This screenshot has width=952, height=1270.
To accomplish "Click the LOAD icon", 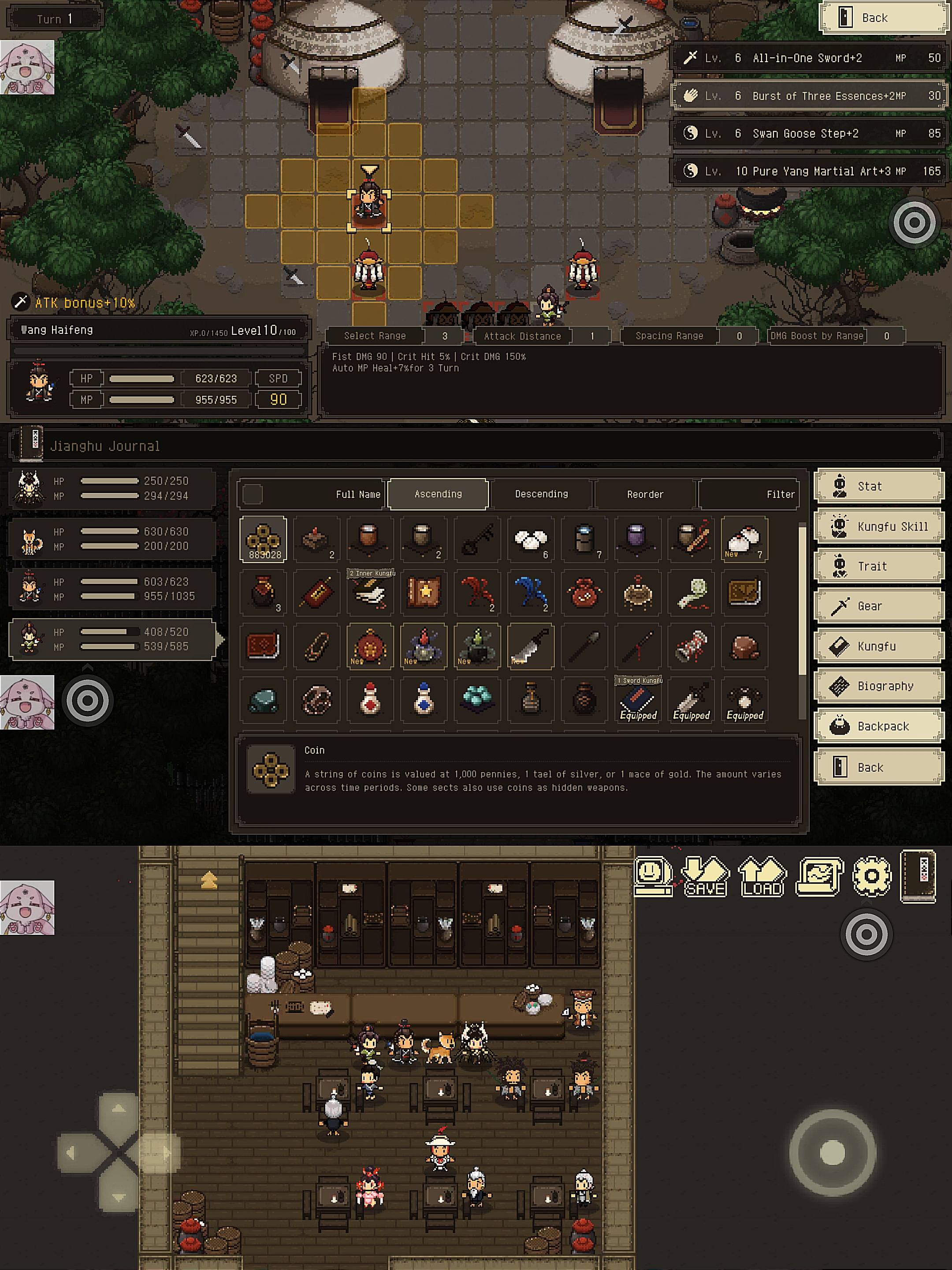I will coord(762,876).
